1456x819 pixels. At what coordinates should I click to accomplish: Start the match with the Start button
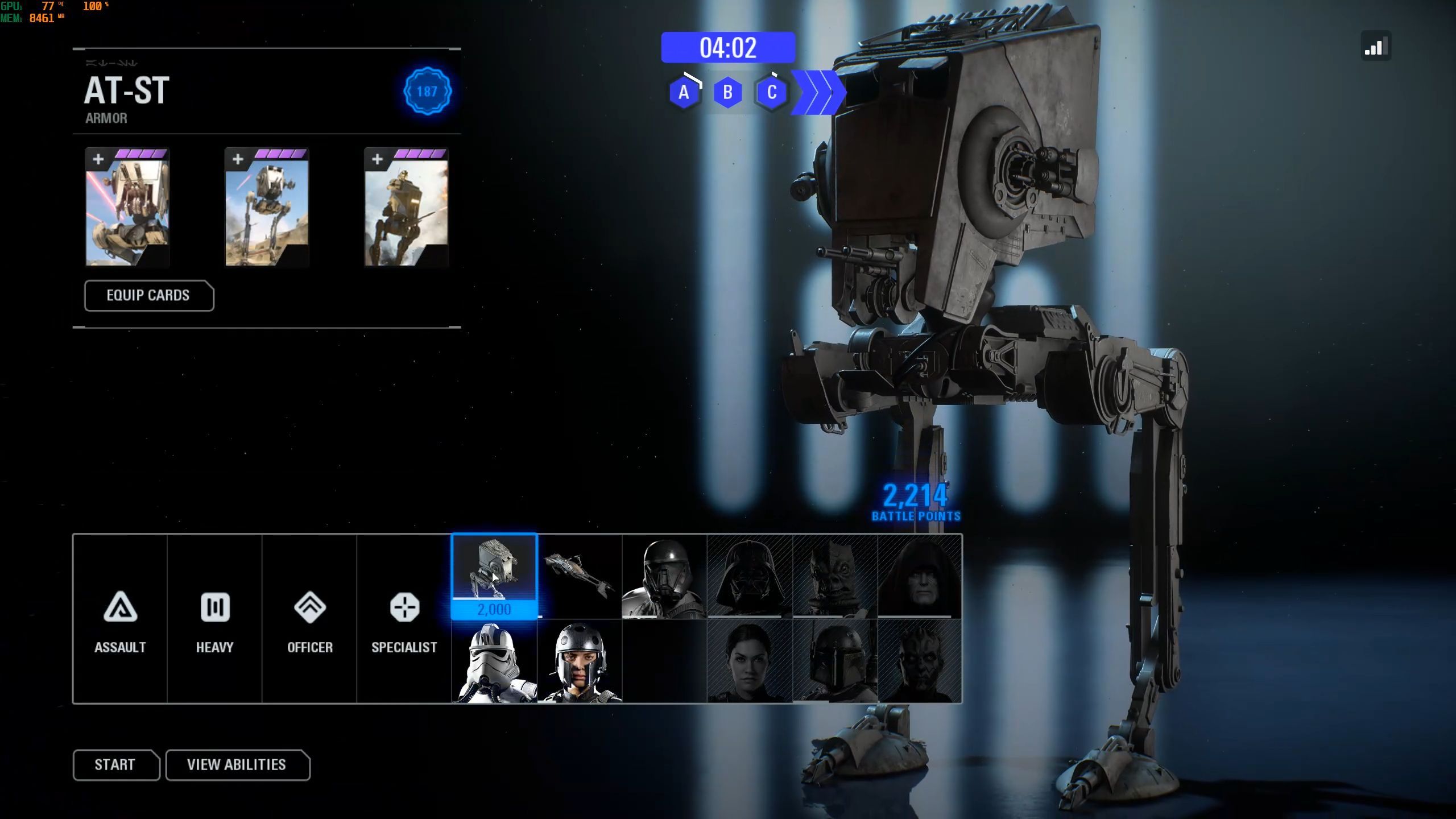(115, 764)
